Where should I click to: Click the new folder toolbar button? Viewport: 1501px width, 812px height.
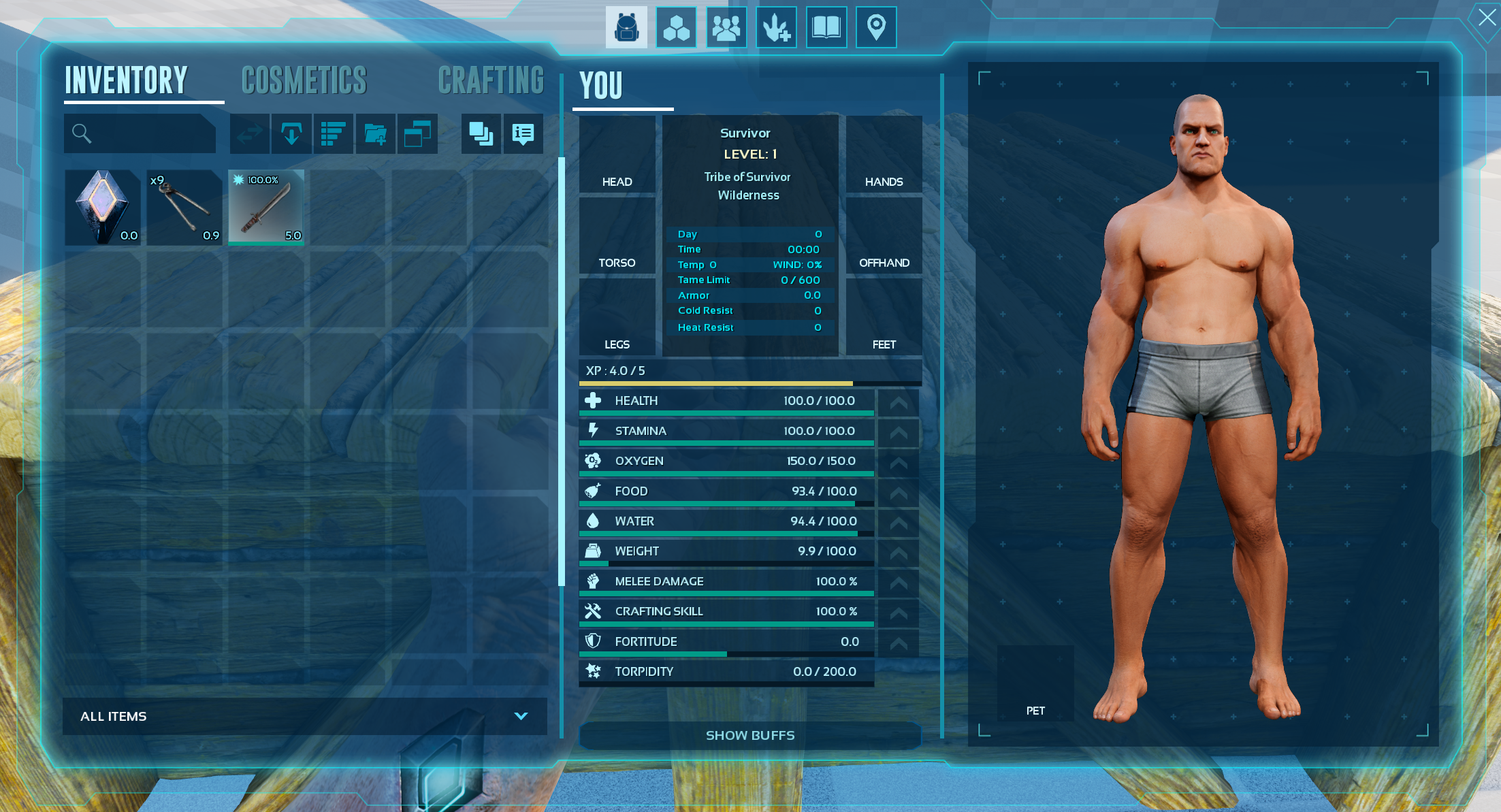coord(375,133)
